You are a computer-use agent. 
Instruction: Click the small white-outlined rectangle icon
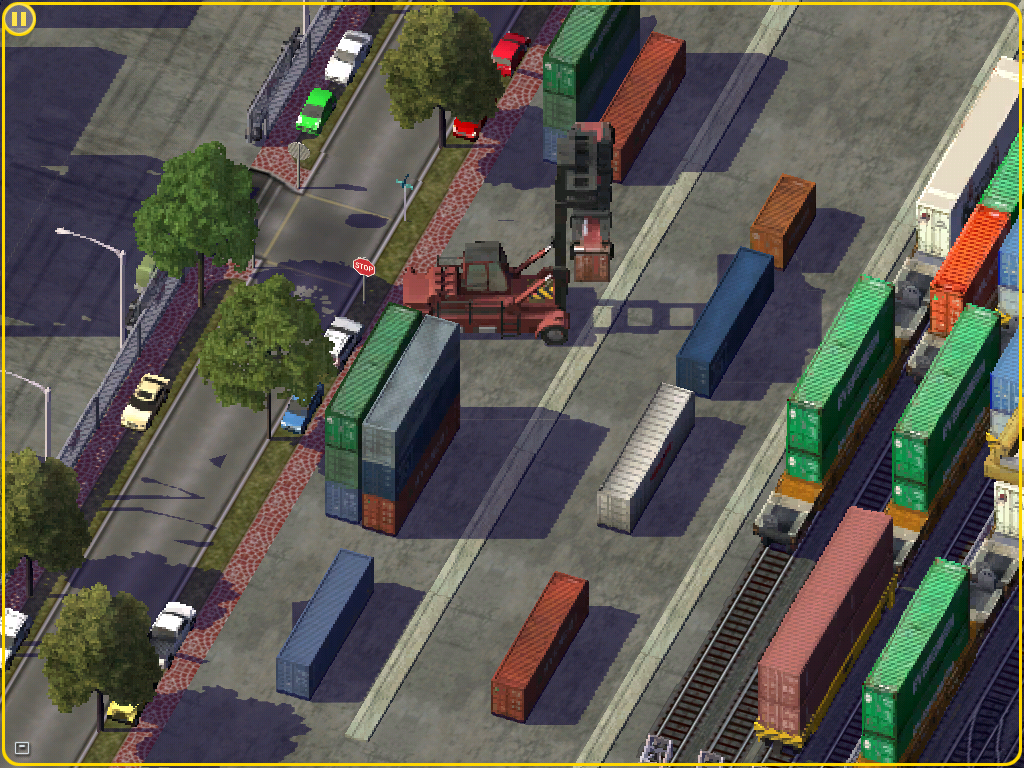coord(22,748)
